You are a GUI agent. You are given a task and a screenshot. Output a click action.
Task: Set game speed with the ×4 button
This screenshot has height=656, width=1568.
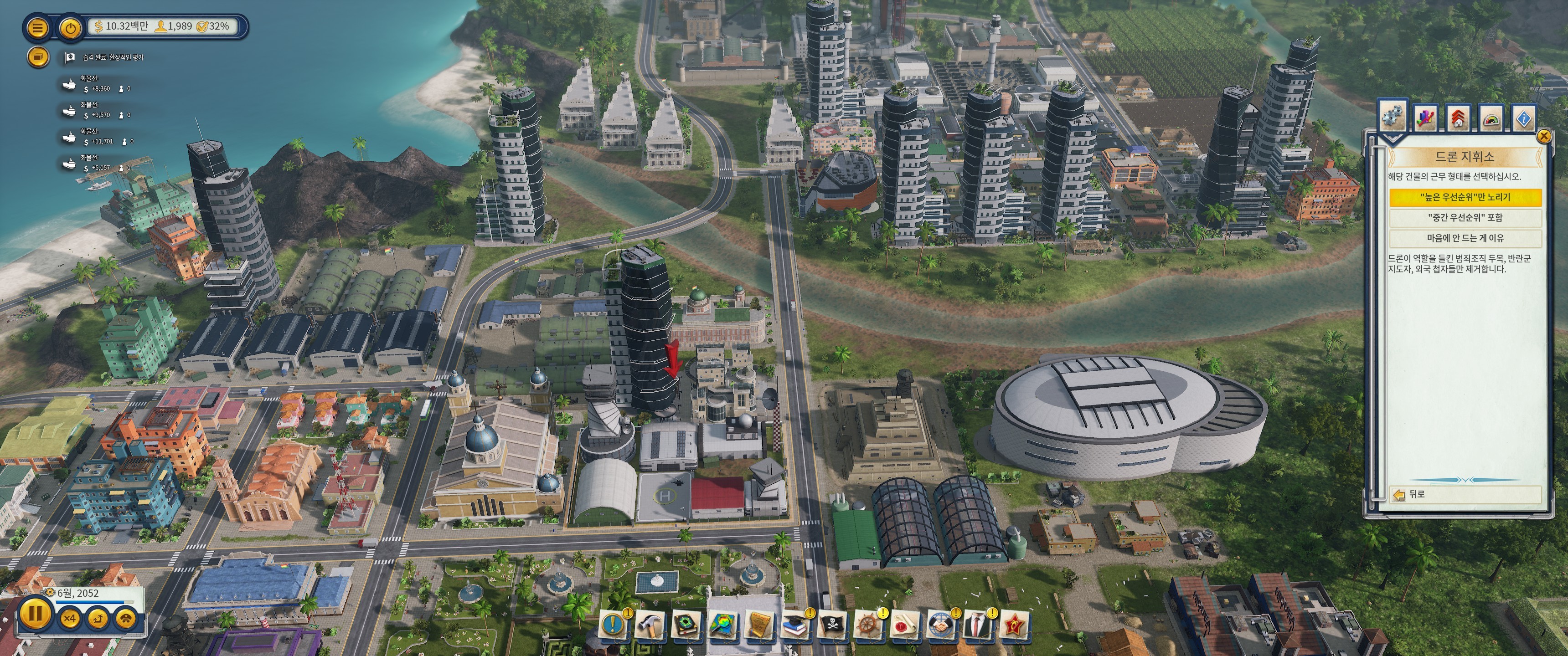(x=70, y=619)
